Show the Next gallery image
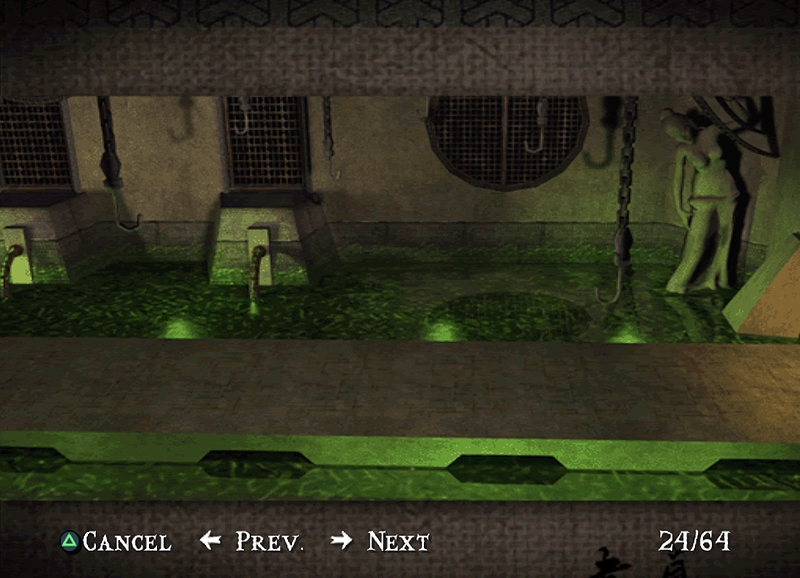The image size is (800, 578). tap(381, 542)
